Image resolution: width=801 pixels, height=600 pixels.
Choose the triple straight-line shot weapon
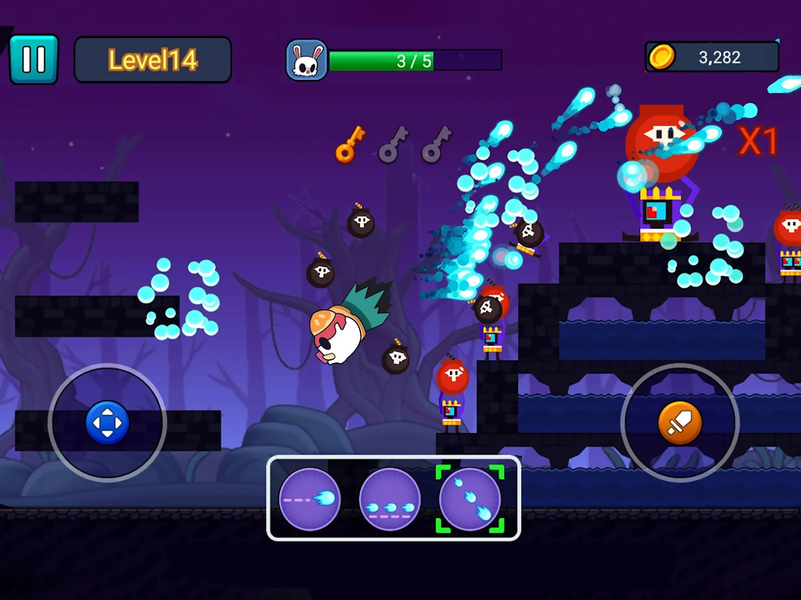point(390,498)
